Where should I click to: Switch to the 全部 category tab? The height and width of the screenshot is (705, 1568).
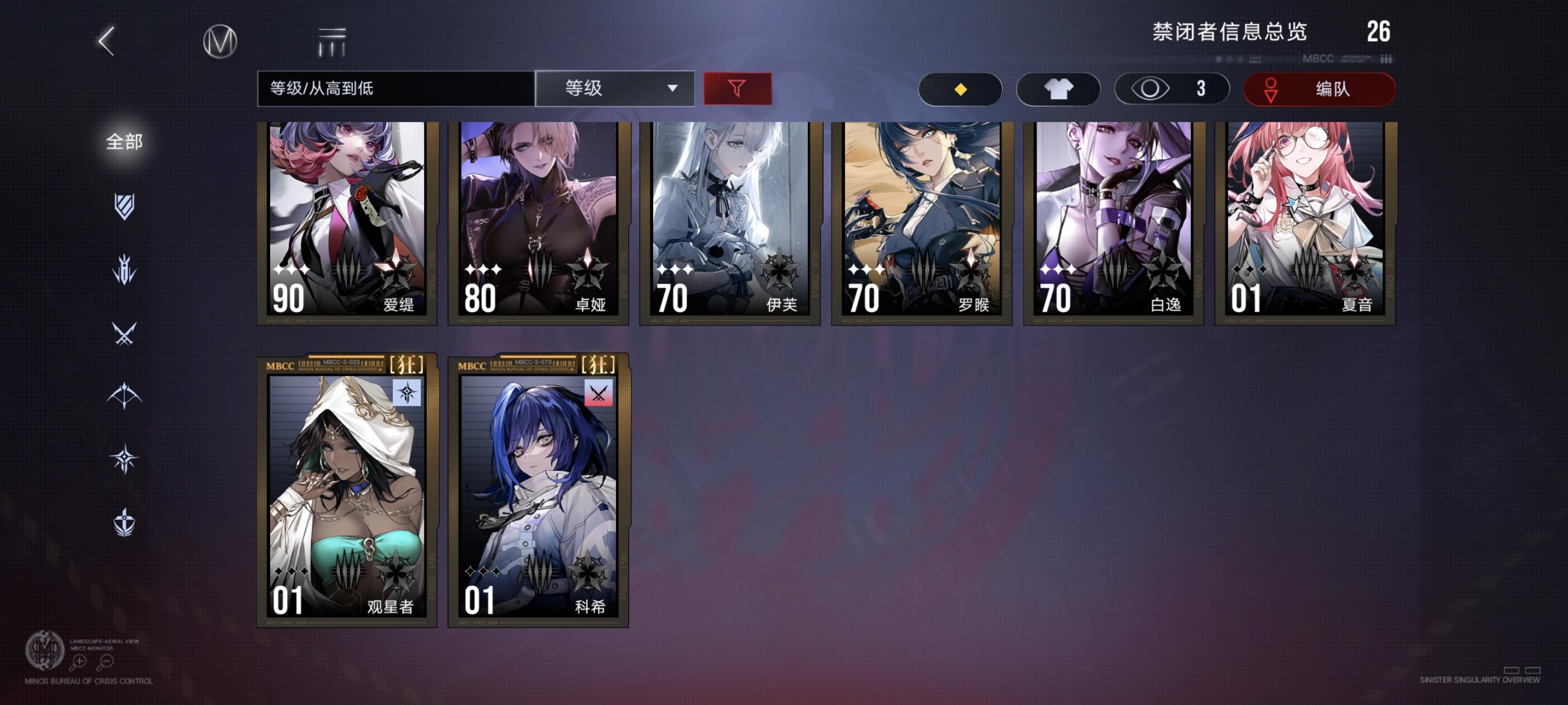[x=124, y=141]
